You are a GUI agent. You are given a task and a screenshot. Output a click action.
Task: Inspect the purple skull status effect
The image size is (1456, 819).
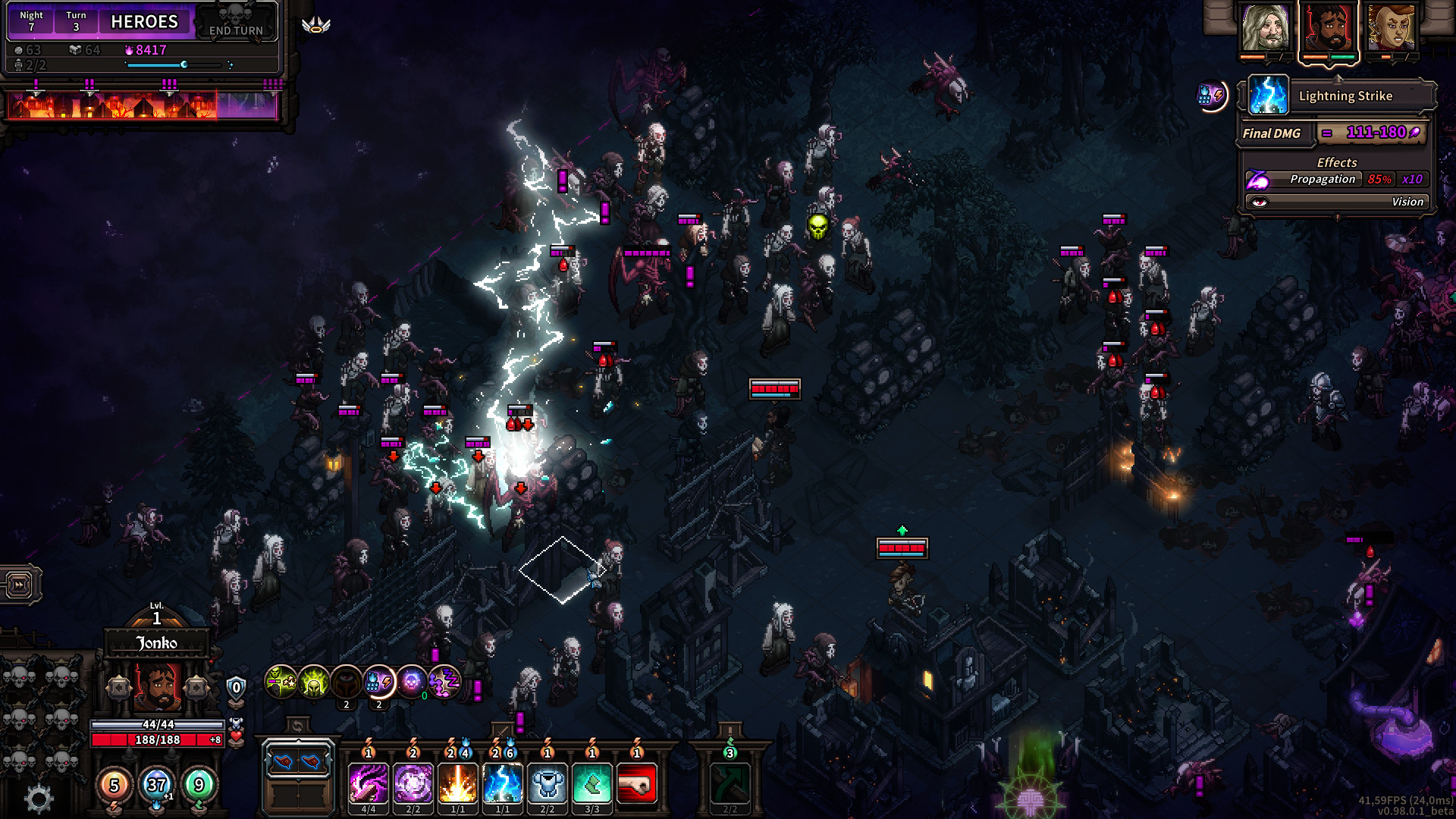click(x=412, y=682)
